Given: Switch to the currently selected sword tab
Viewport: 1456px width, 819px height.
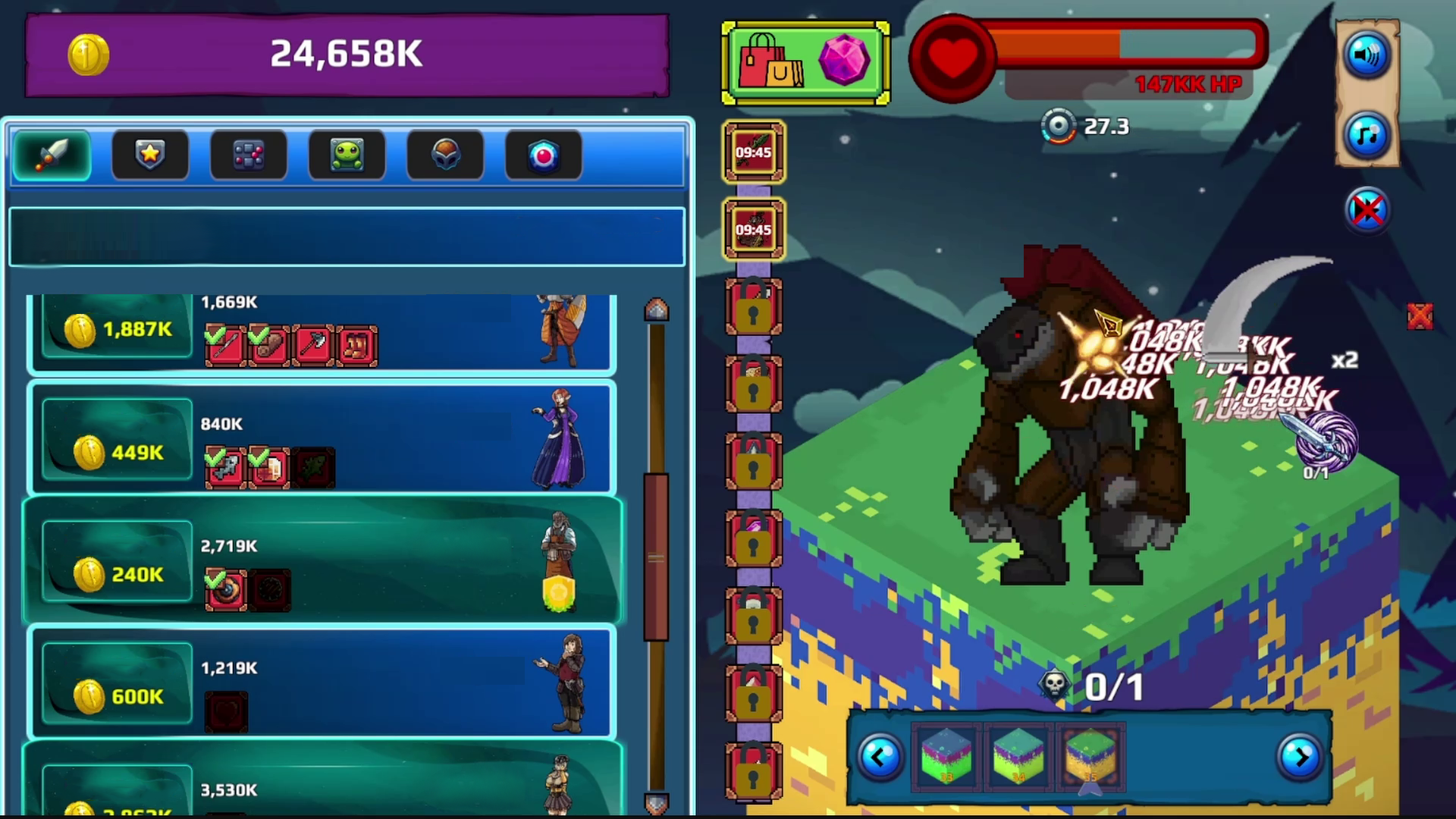Looking at the screenshot, I should (50, 155).
